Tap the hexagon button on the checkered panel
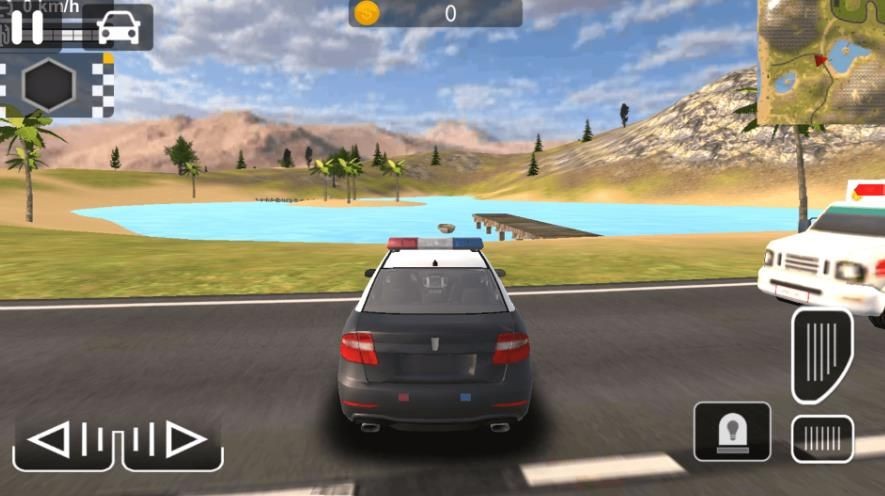The height and width of the screenshot is (496, 885). (x=49, y=85)
